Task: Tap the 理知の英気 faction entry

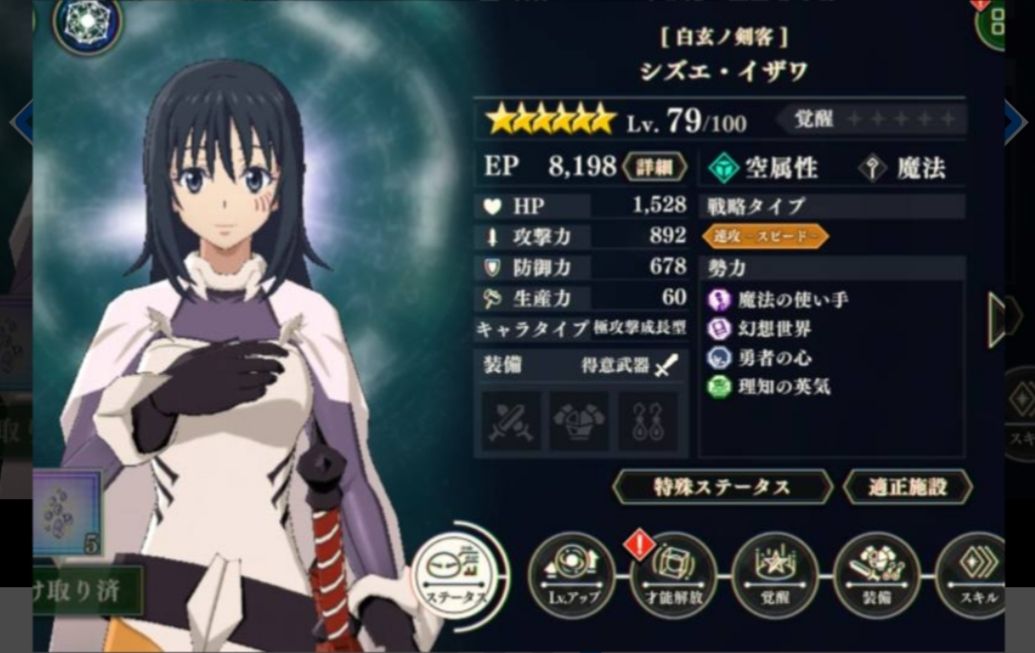Action: 781,386
